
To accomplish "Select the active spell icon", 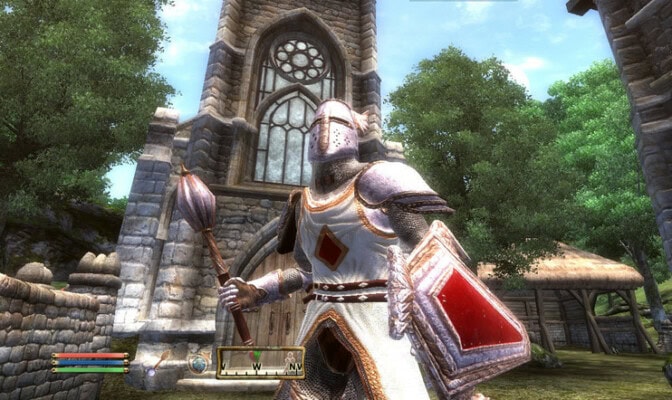I will [199, 364].
